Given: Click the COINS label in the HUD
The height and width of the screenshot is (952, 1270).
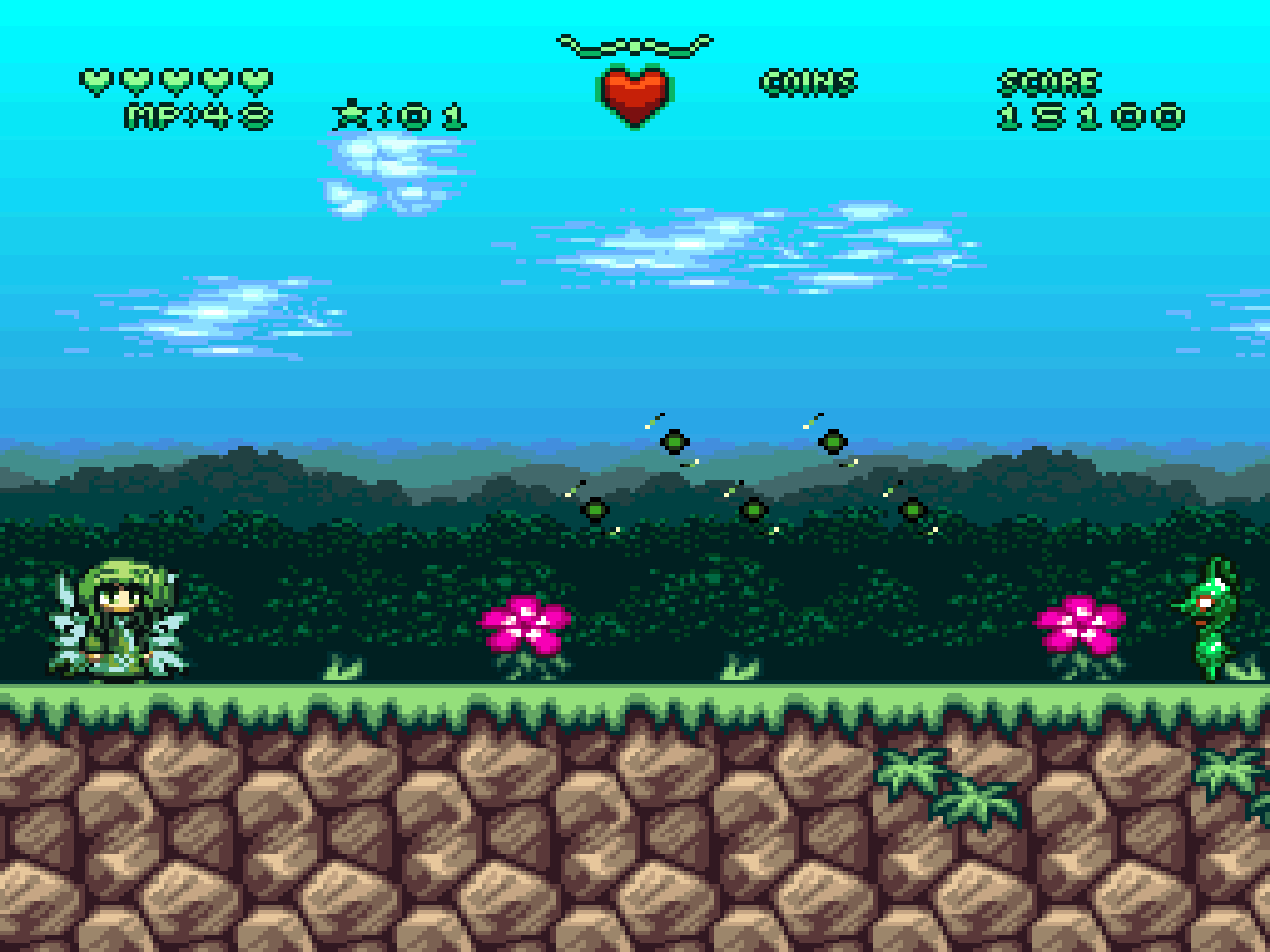Looking at the screenshot, I should tap(809, 82).
